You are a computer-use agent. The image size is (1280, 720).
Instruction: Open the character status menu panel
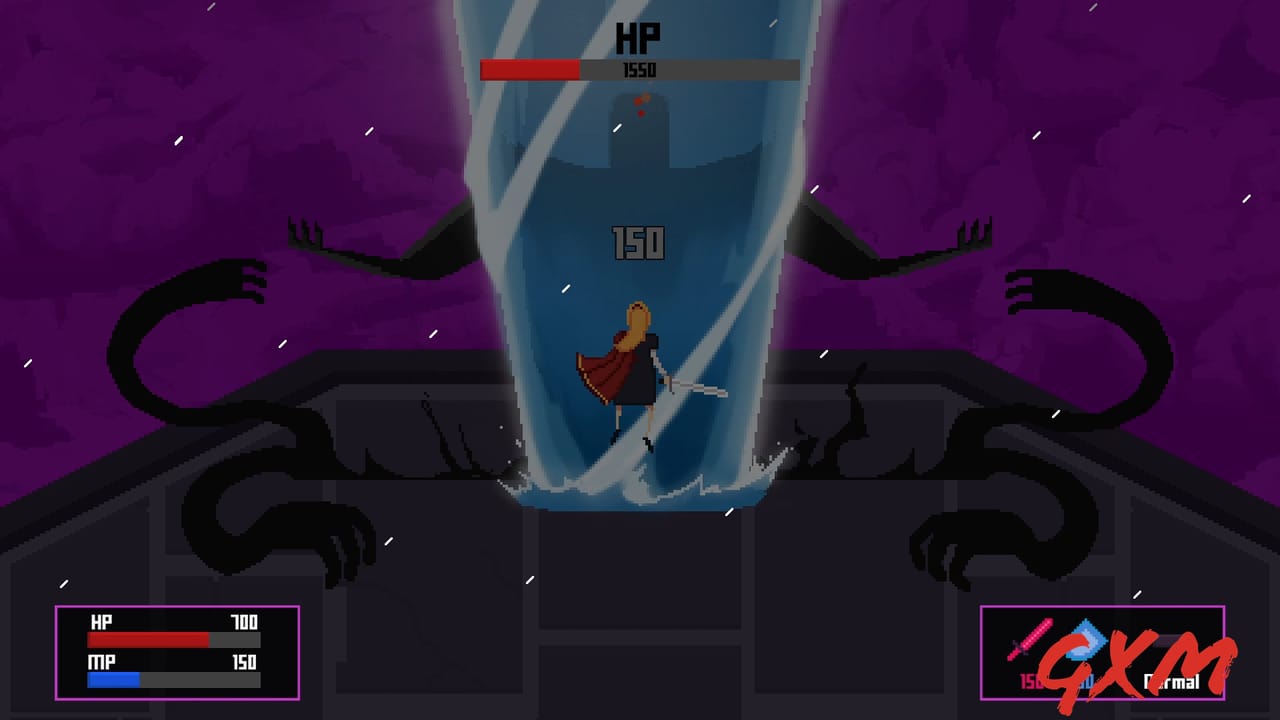point(175,652)
